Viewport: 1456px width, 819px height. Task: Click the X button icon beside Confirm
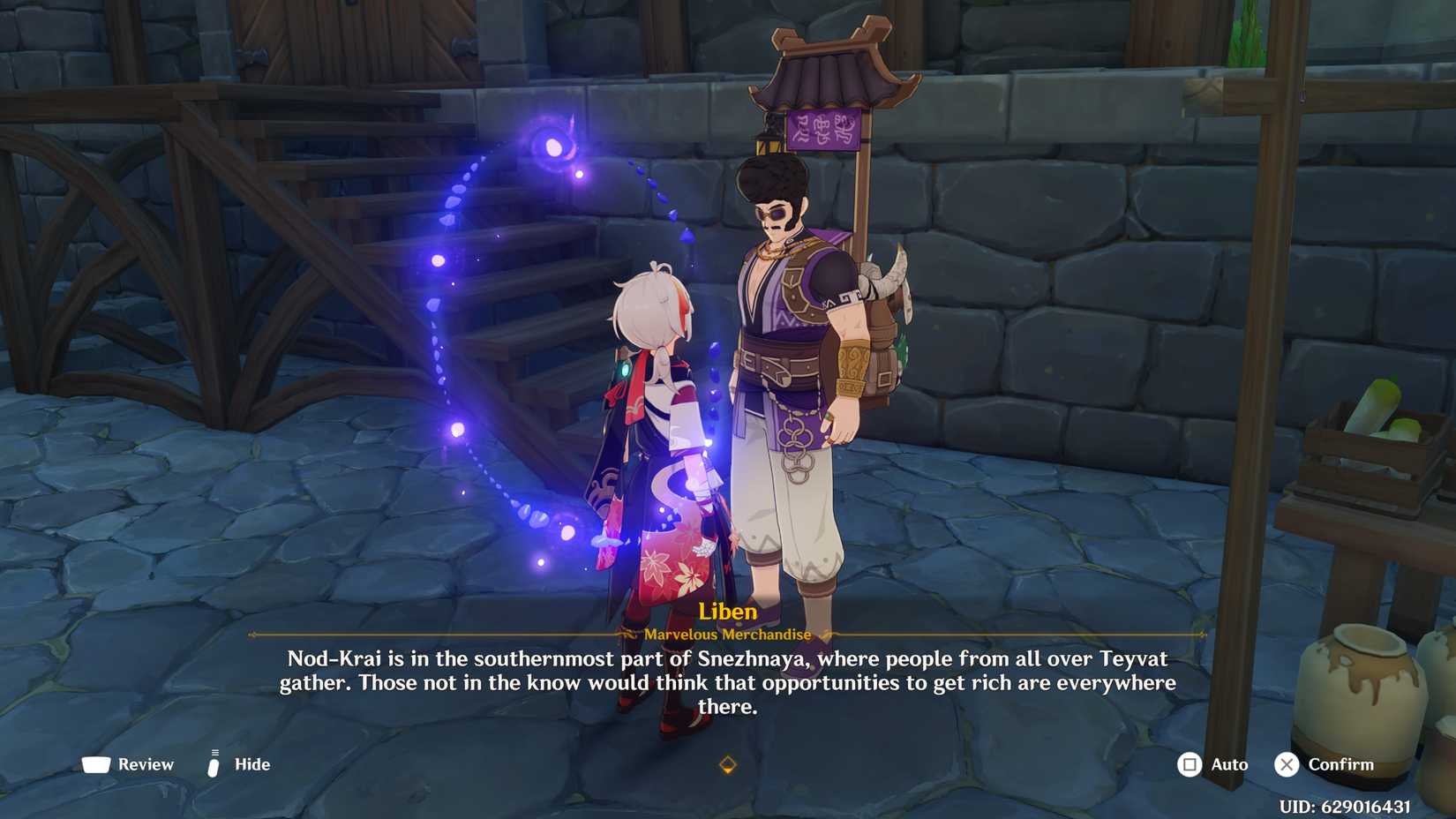(1287, 764)
